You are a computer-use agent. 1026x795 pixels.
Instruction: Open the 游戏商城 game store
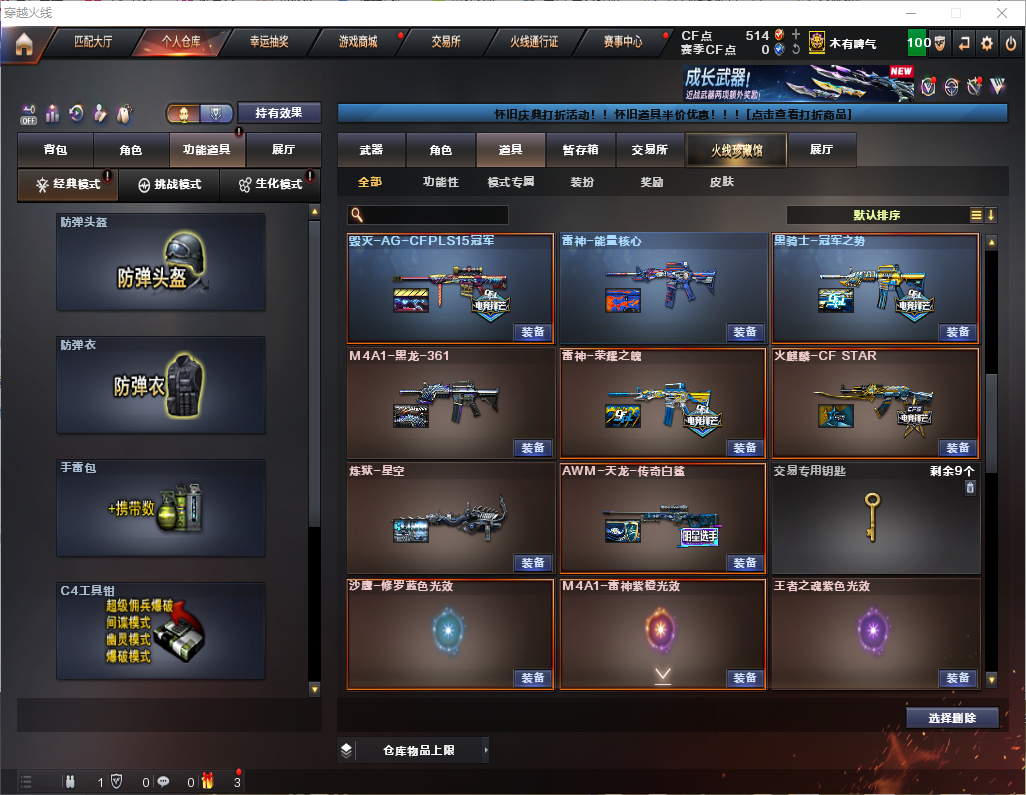357,42
